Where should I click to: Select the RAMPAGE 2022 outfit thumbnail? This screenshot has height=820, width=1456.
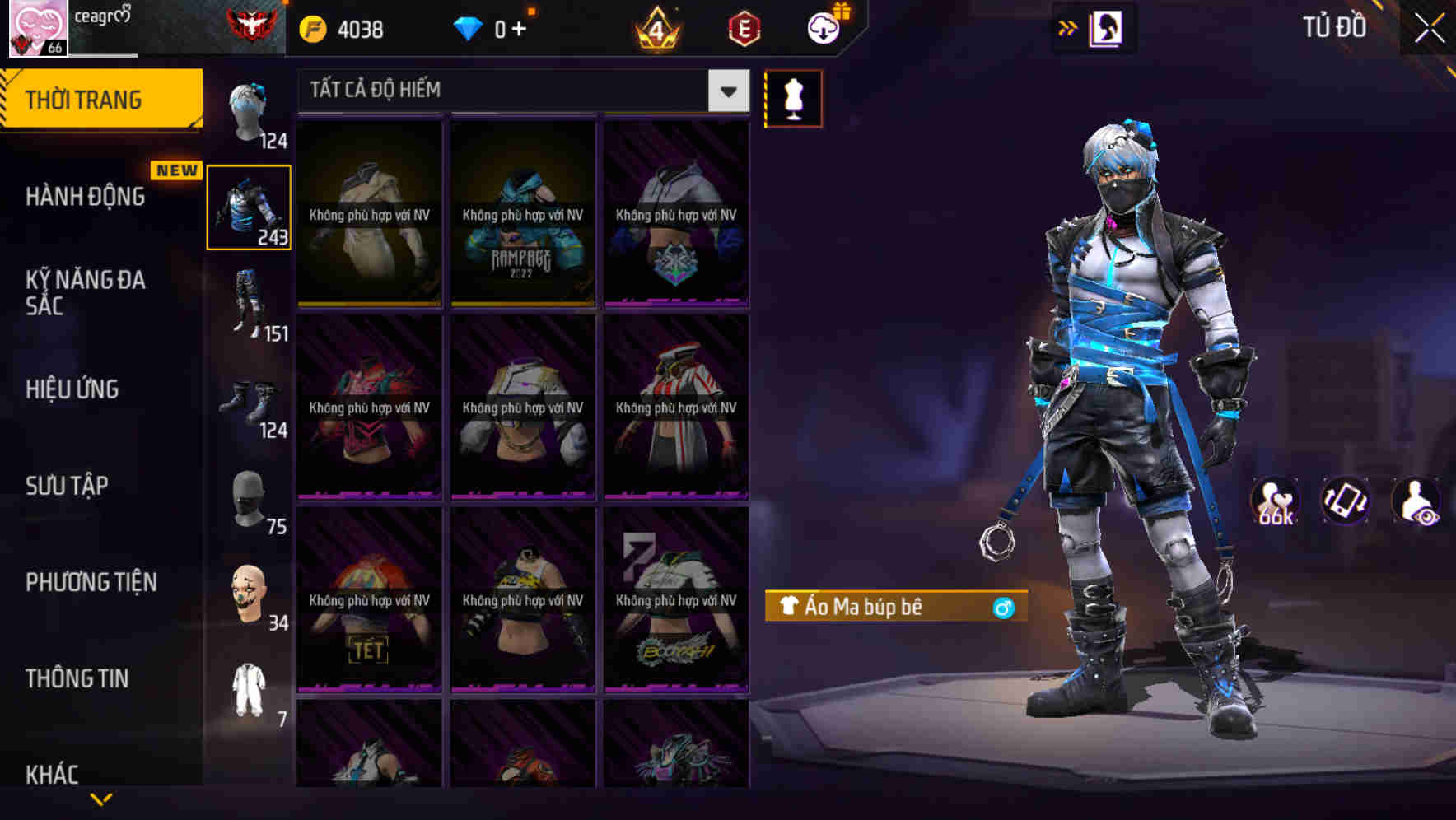[522, 214]
